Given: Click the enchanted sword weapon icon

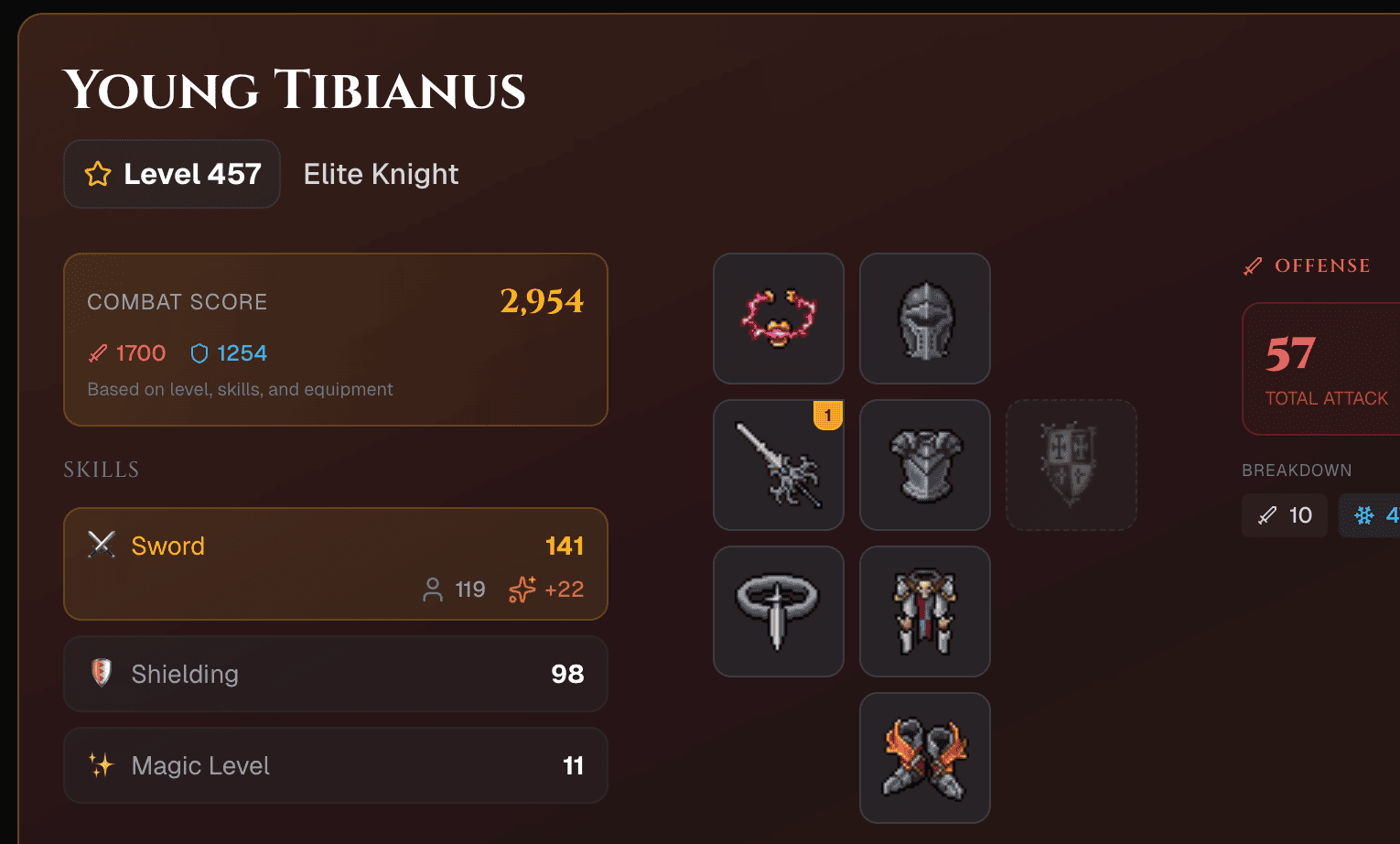Looking at the screenshot, I should pyautogui.click(x=778, y=465).
